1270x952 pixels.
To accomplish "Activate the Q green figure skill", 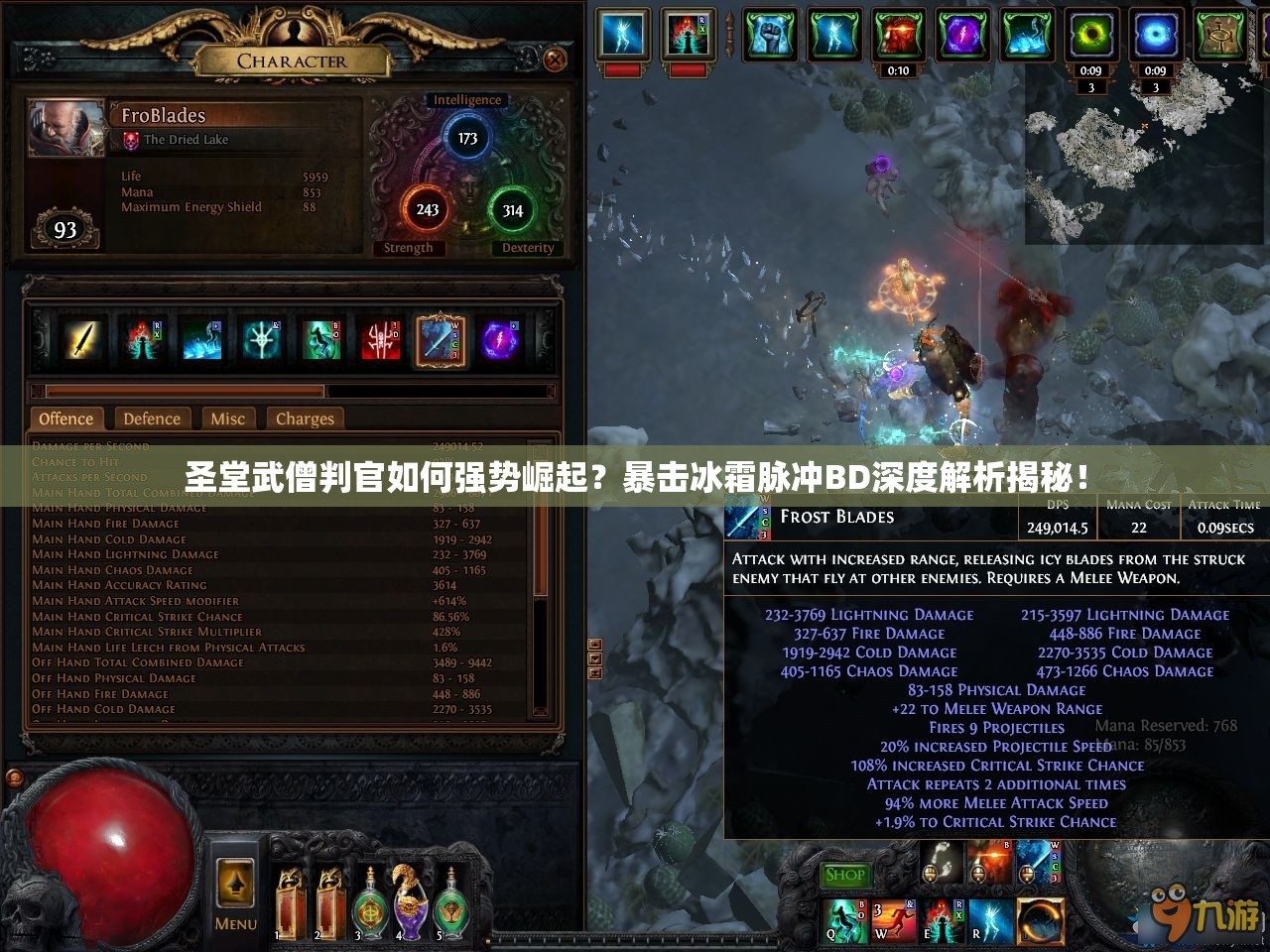I will 846,919.
